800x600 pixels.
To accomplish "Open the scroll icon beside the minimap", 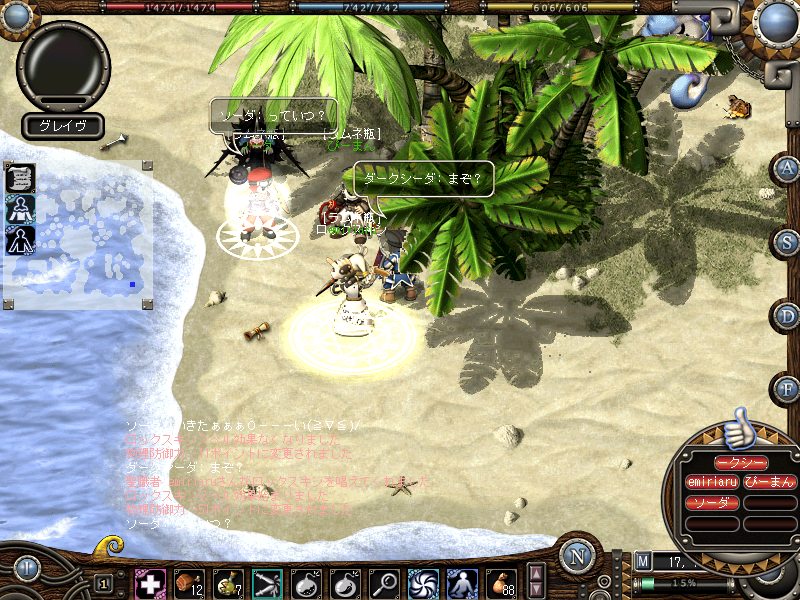I will click(21, 178).
